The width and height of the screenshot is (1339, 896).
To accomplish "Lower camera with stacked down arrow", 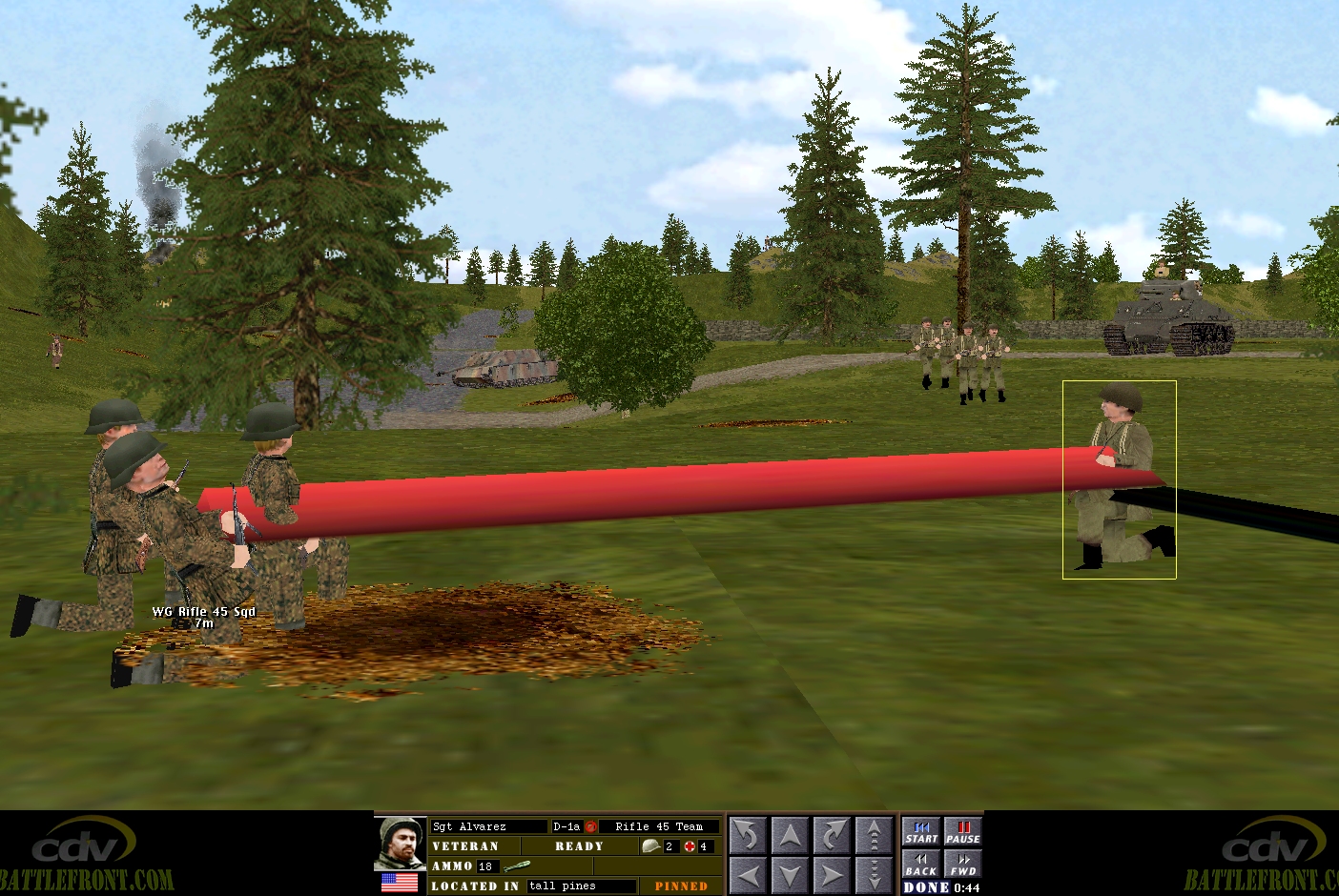I will [x=874, y=874].
